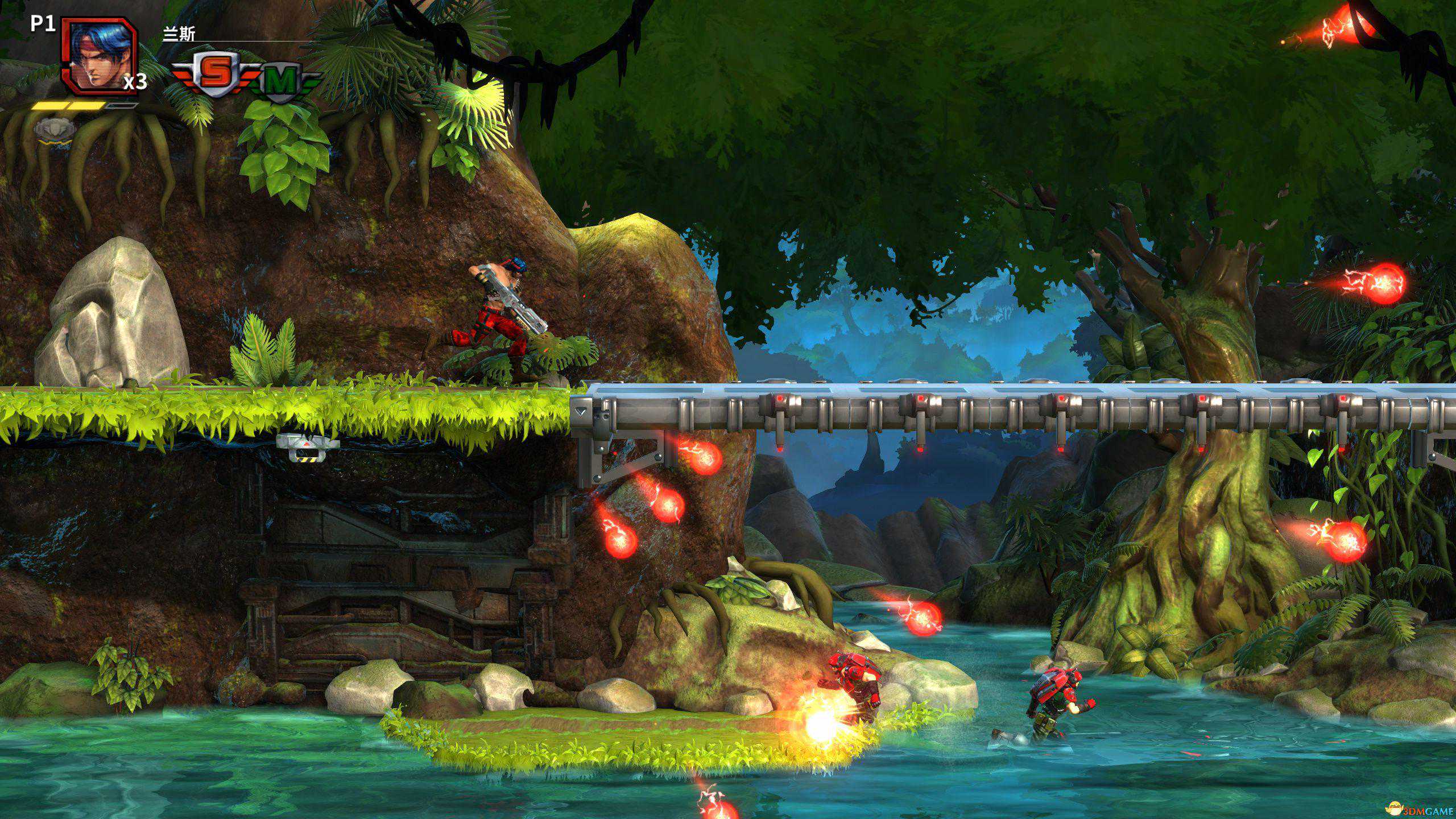
Task: Click the P1 character portrait
Action: (x=100, y=55)
